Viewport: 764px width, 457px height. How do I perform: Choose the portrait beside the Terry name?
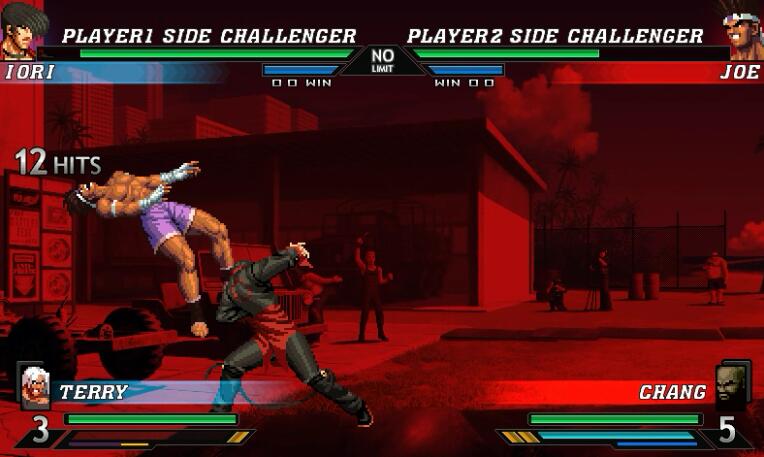point(35,385)
